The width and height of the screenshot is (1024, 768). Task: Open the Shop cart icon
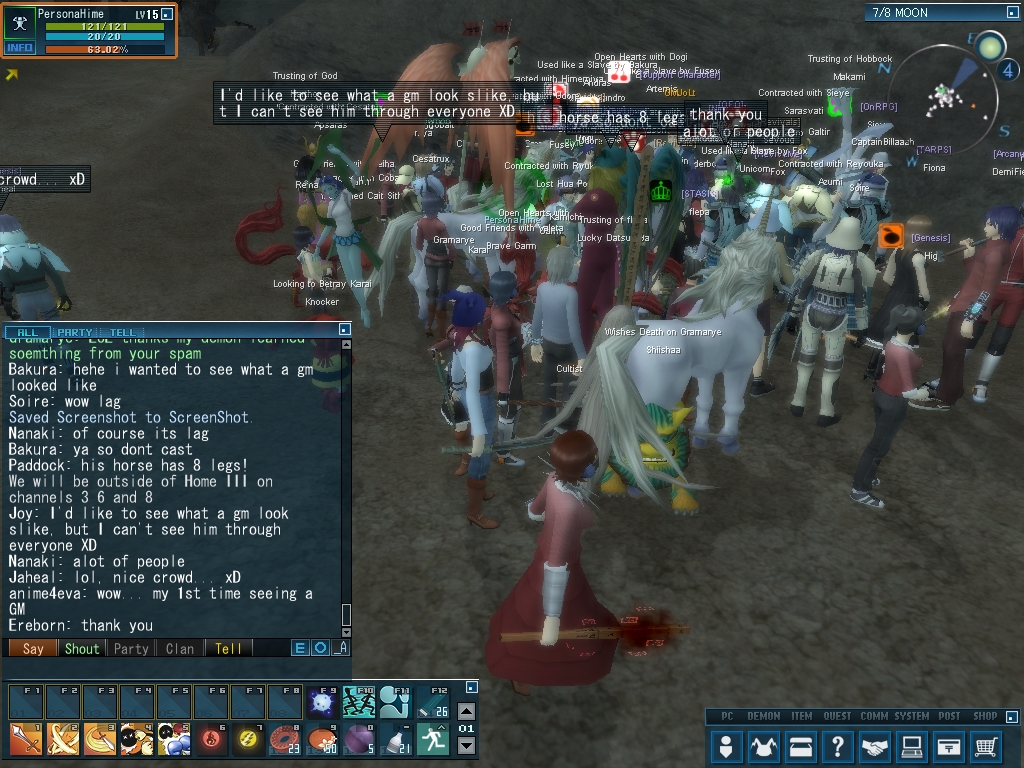(x=986, y=746)
